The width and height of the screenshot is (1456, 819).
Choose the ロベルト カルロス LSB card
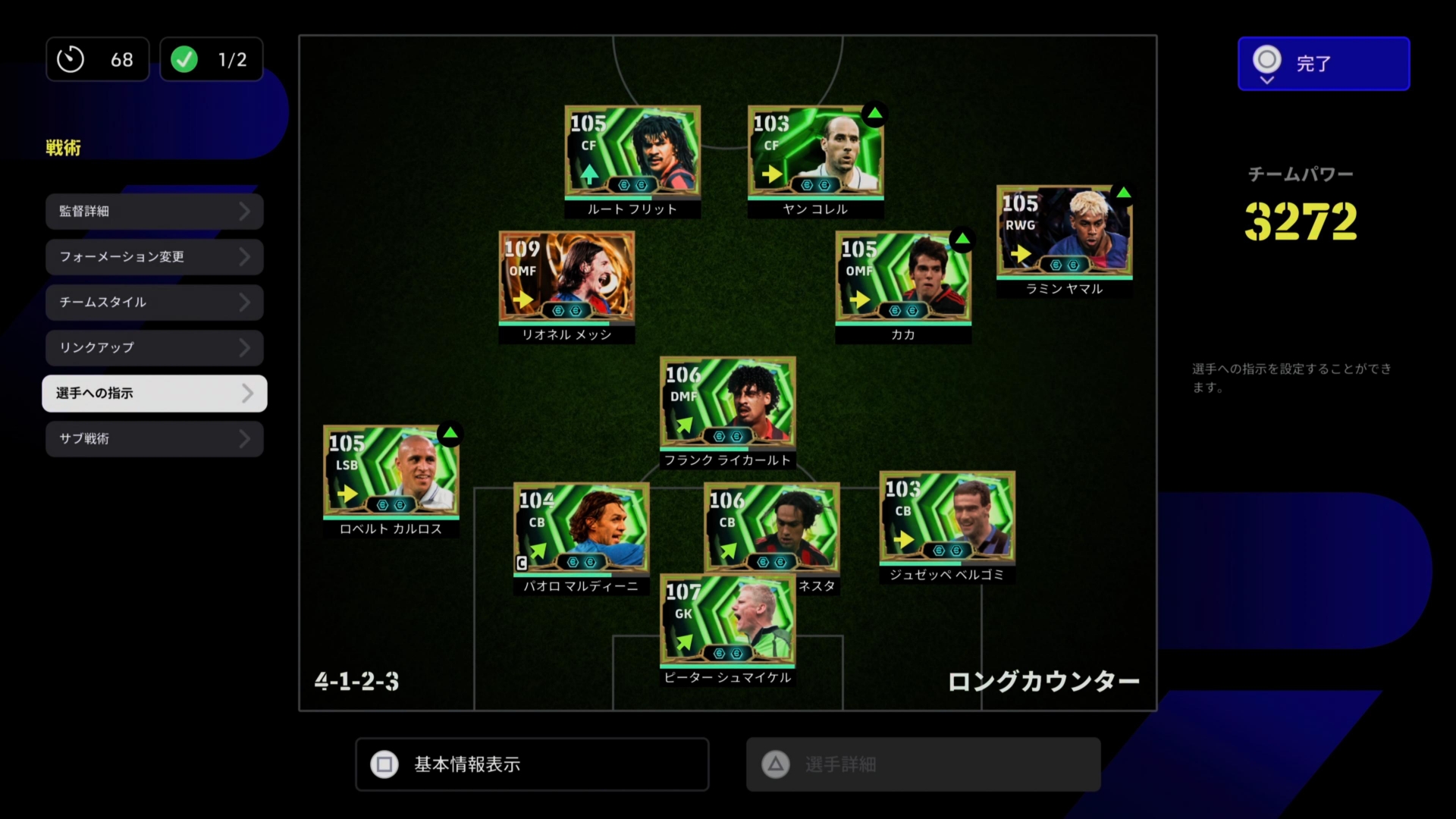click(391, 472)
